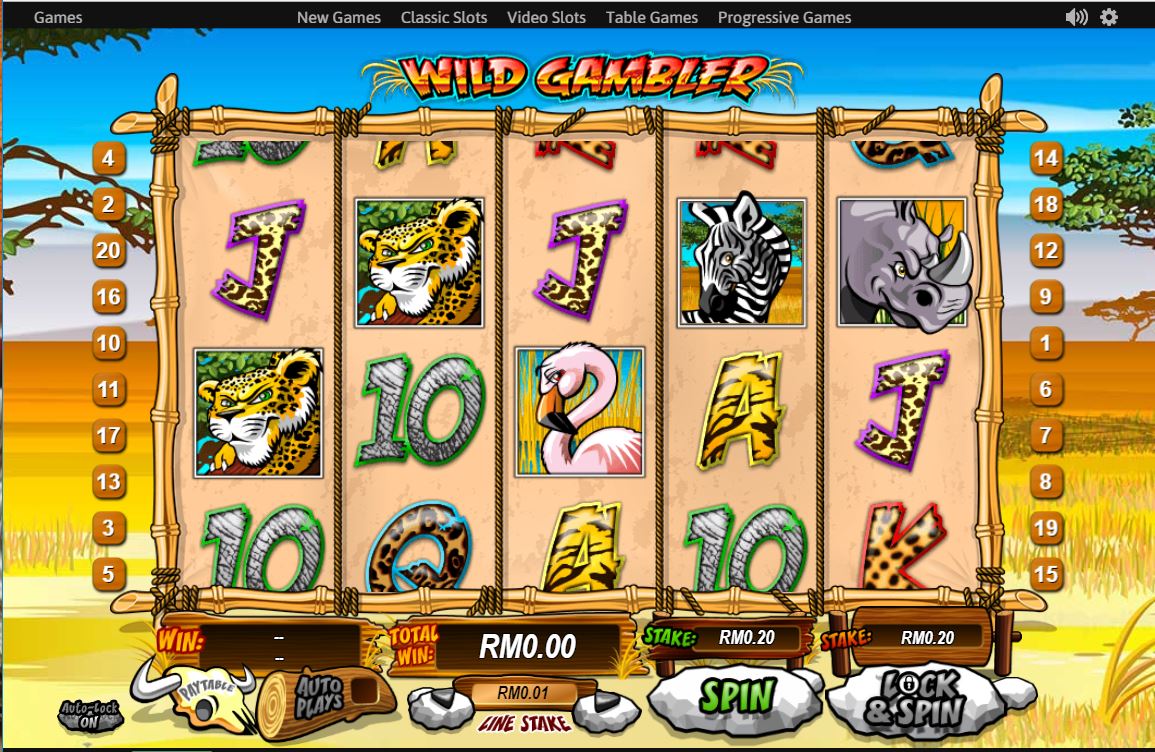The width and height of the screenshot is (1155, 752).
Task: Choose payline number 15
Action: pos(1045,574)
